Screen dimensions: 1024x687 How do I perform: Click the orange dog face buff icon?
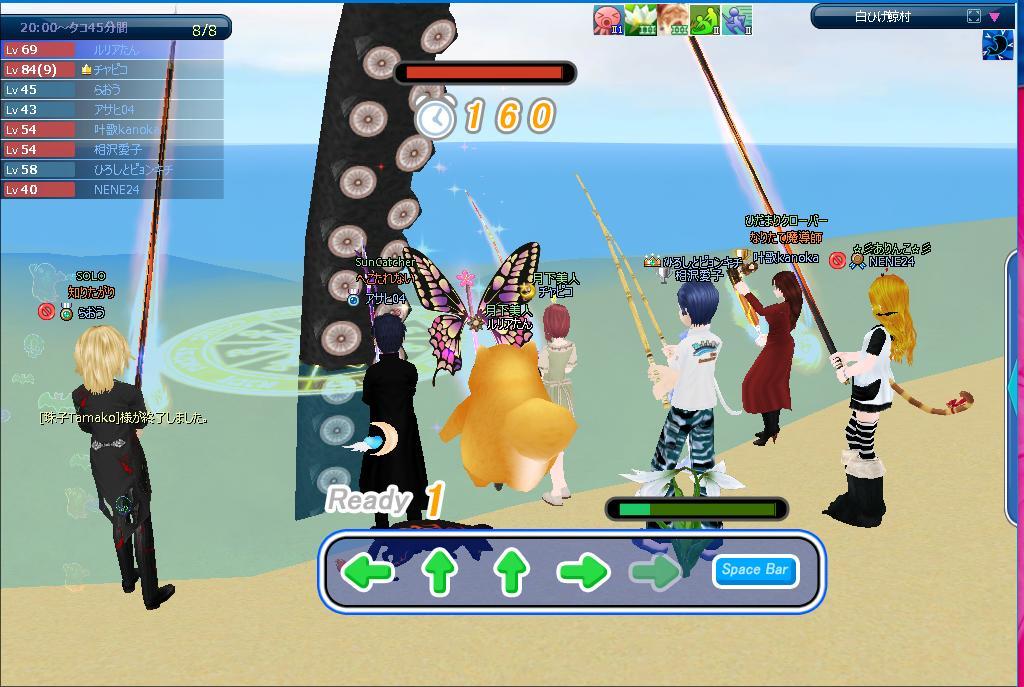tap(672, 19)
